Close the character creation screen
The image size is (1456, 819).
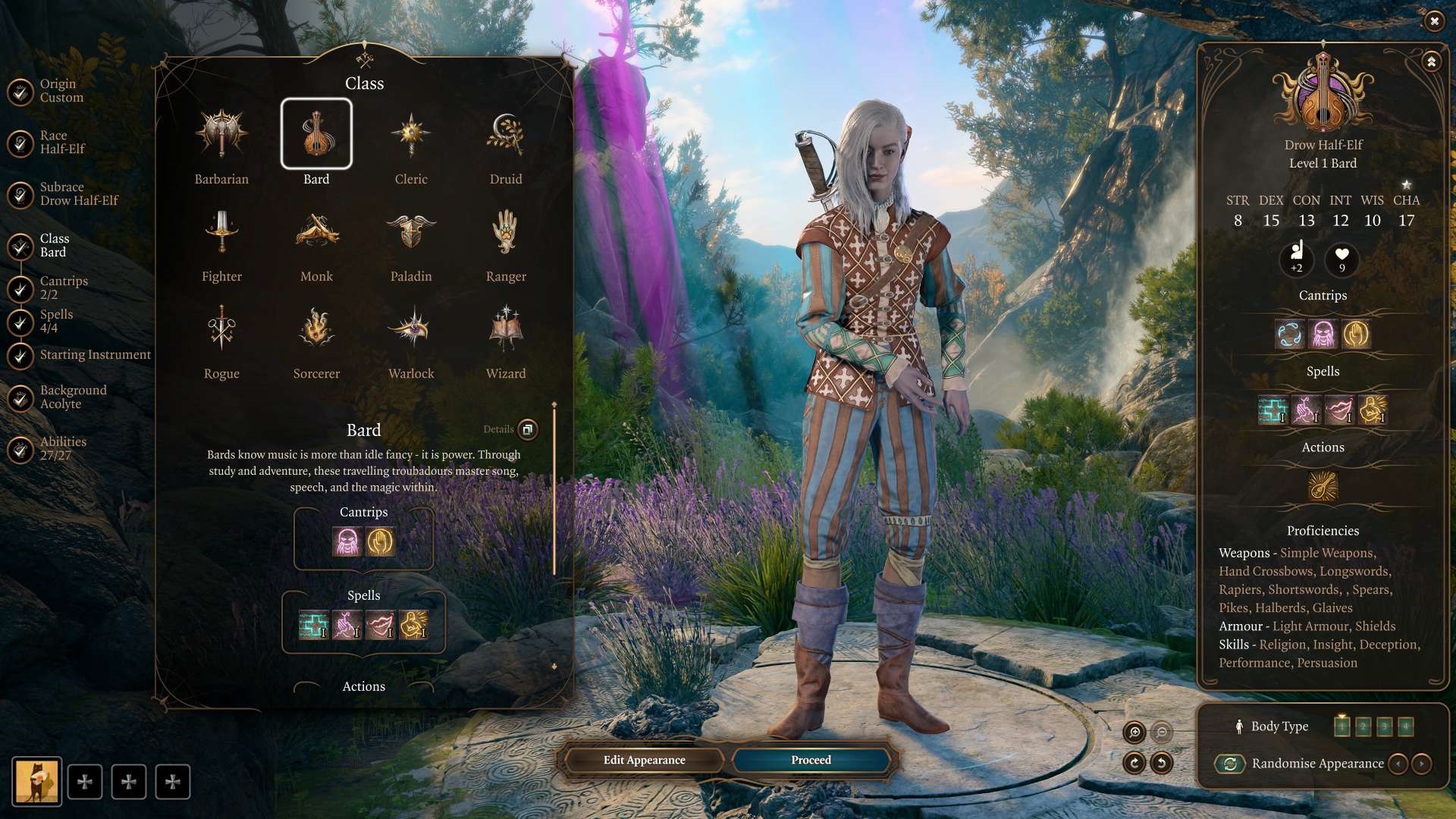(x=1433, y=21)
